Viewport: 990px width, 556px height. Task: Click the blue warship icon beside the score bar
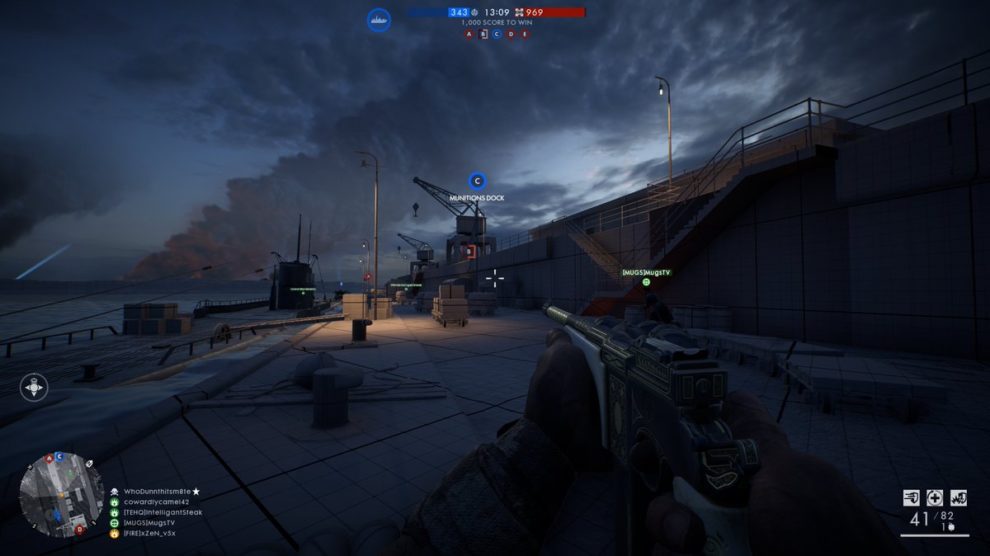(x=378, y=19)
